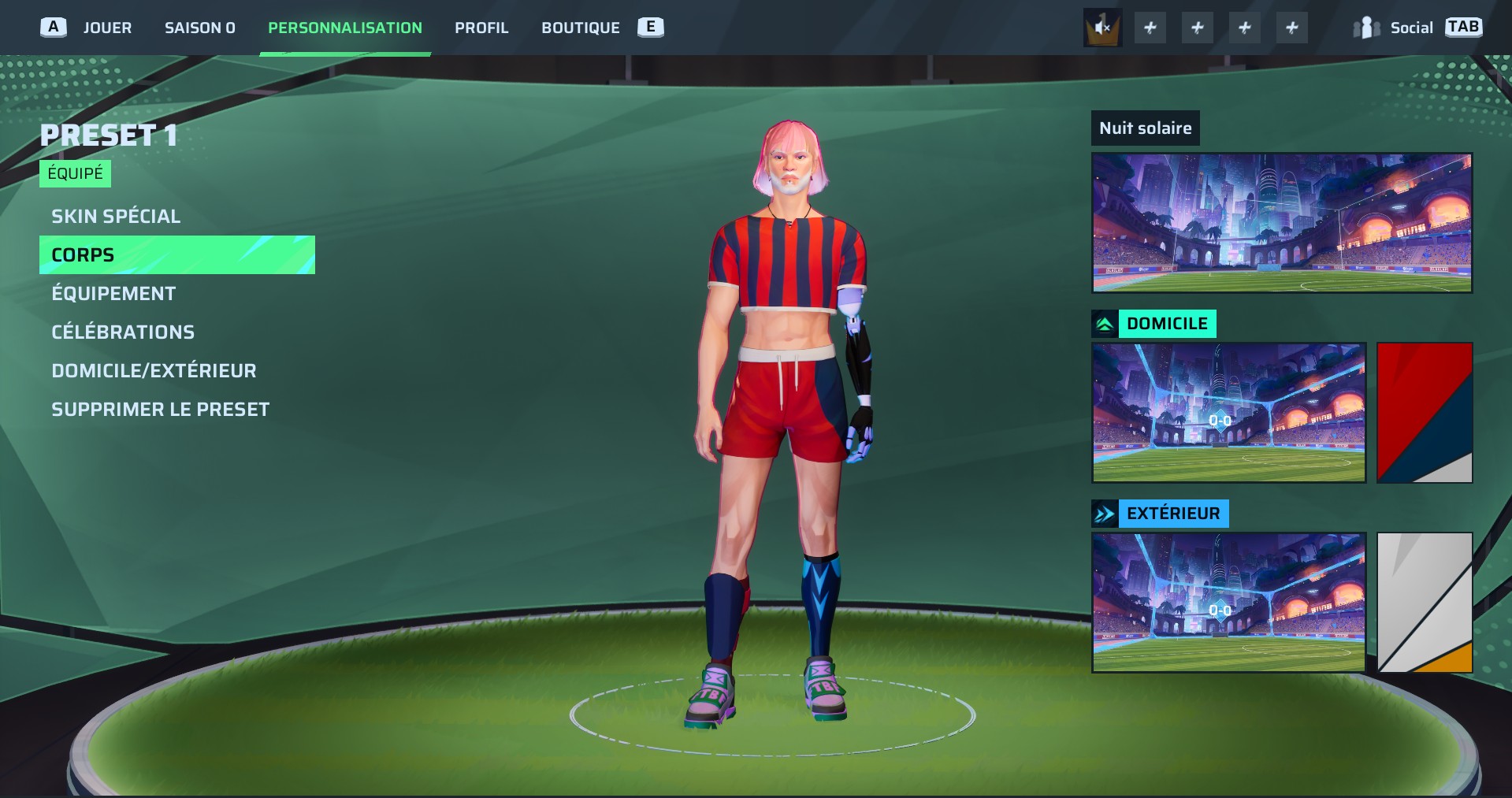Viewport: 1512px width, 798px height.
Task: Click the Extérieur stadium goal preview
Action: point(1228,602)
